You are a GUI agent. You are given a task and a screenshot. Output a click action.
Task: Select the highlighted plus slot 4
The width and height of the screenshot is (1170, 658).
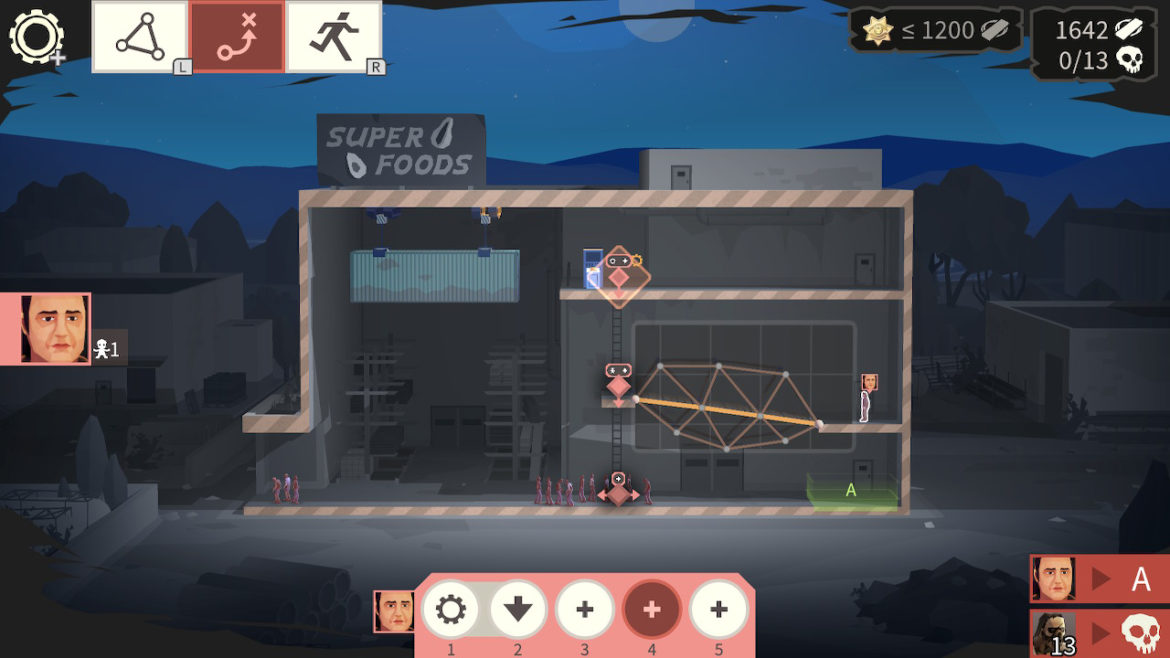[652, 609]
